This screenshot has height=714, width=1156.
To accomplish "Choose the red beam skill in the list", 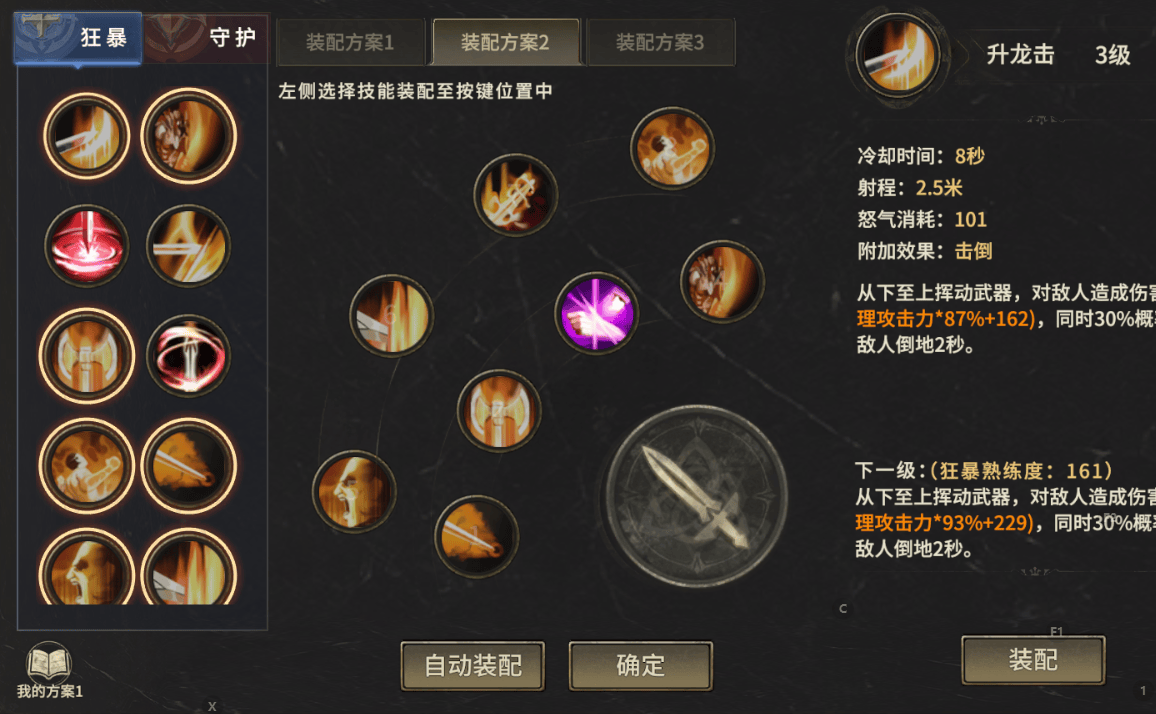I will point(87,246).
